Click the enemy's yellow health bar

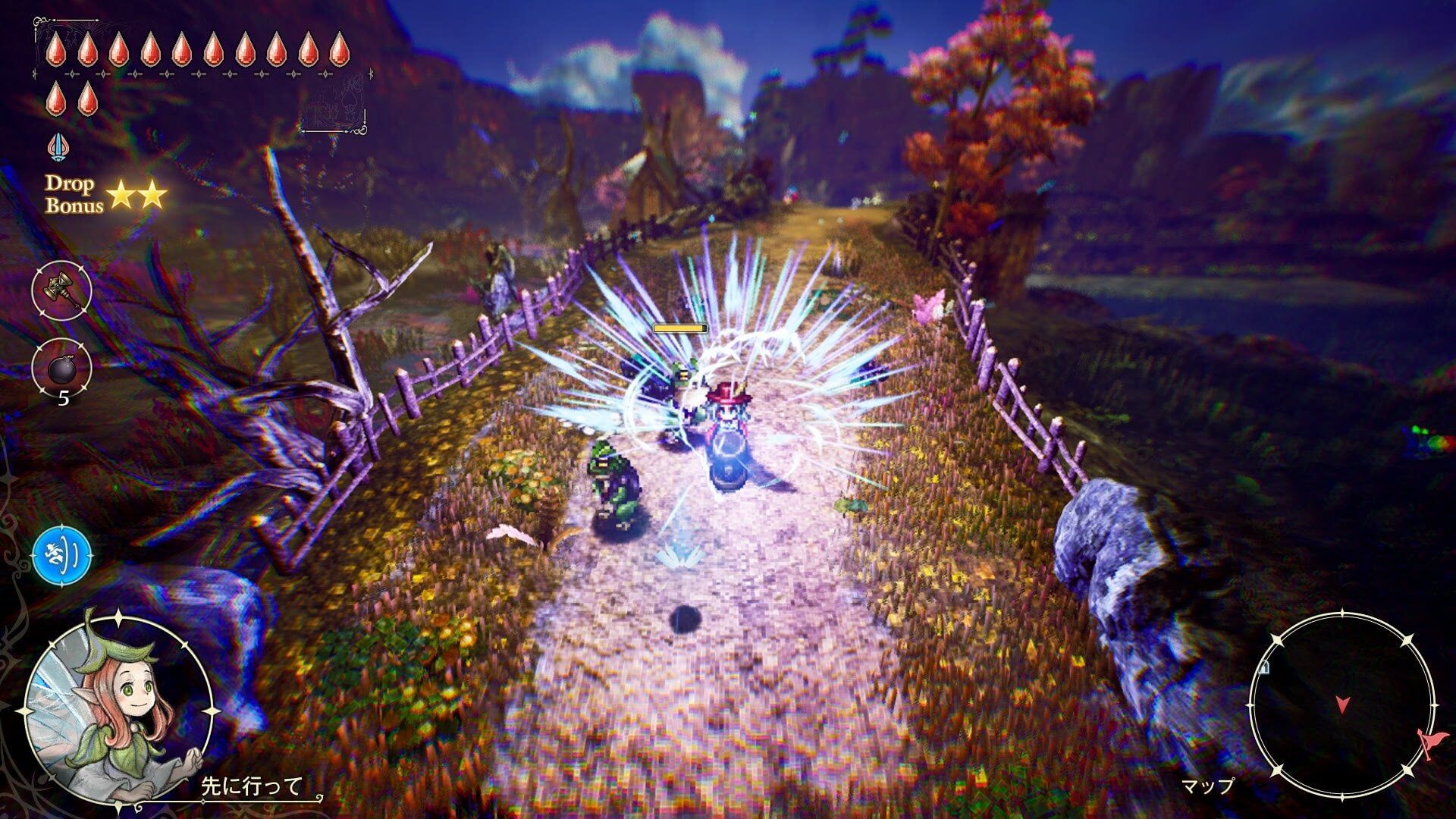pos(680,329)
